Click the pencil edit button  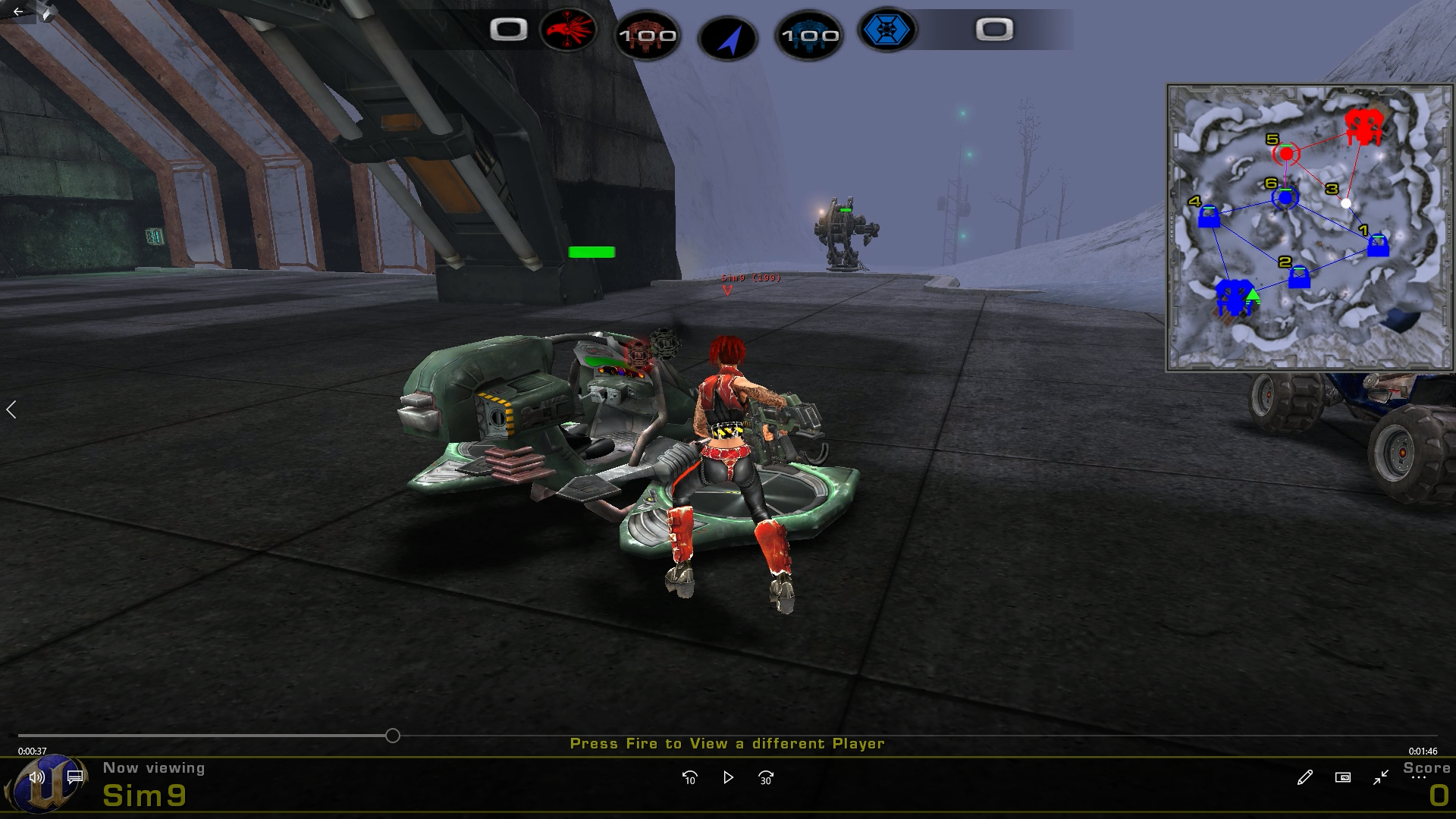coord(1304,777)
